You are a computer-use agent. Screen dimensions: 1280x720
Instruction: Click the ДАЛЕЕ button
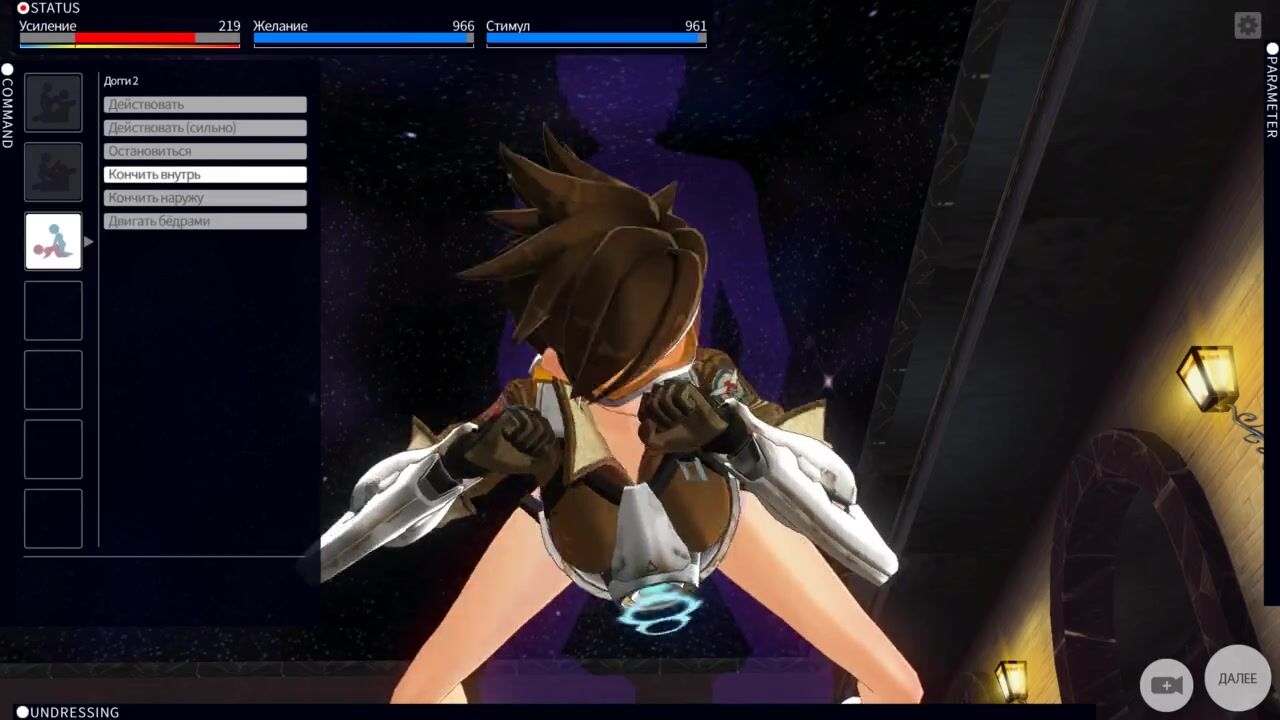[x=1237, y=679]
